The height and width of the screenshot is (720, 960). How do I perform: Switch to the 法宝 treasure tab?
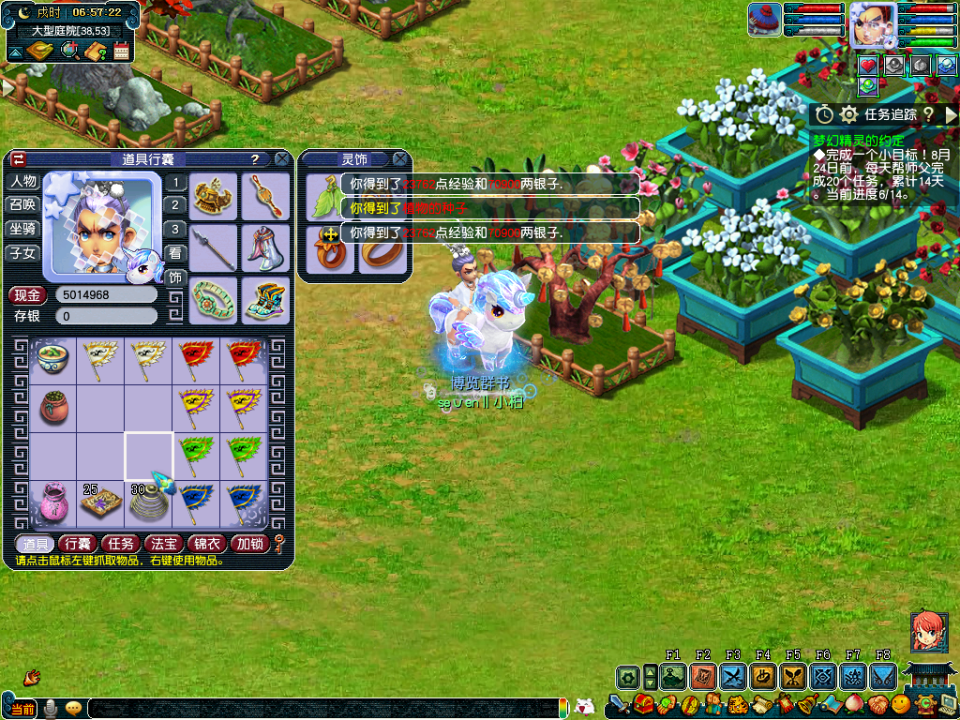tap(163, 543)
